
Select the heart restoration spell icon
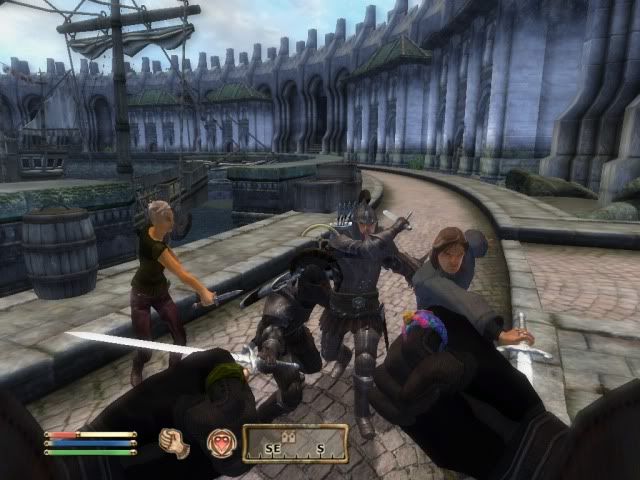(220, 442)
